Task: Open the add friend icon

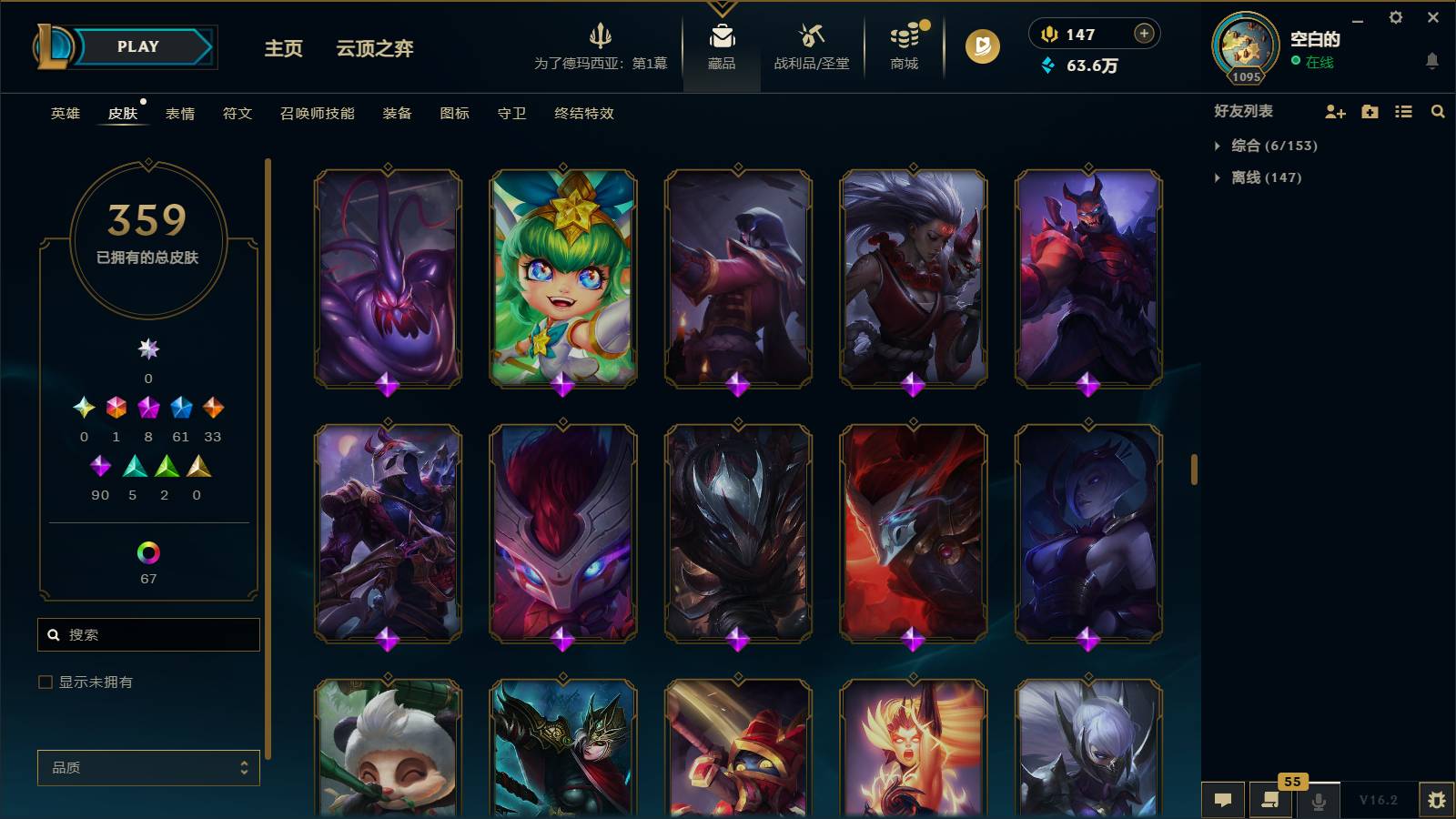Action: pyautogui.click(x=1335, y=111)
